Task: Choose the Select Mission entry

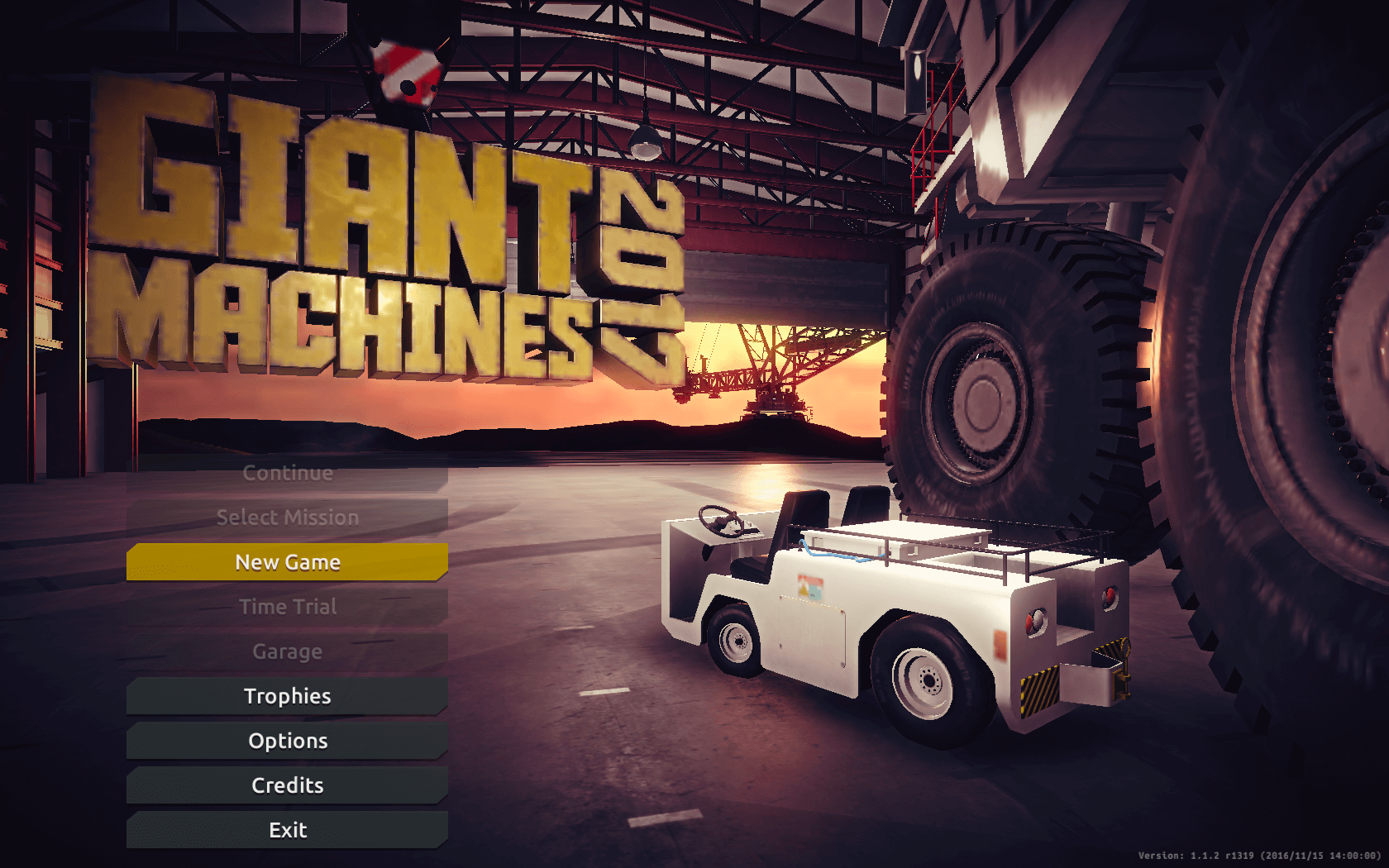Action: point(287,517)
